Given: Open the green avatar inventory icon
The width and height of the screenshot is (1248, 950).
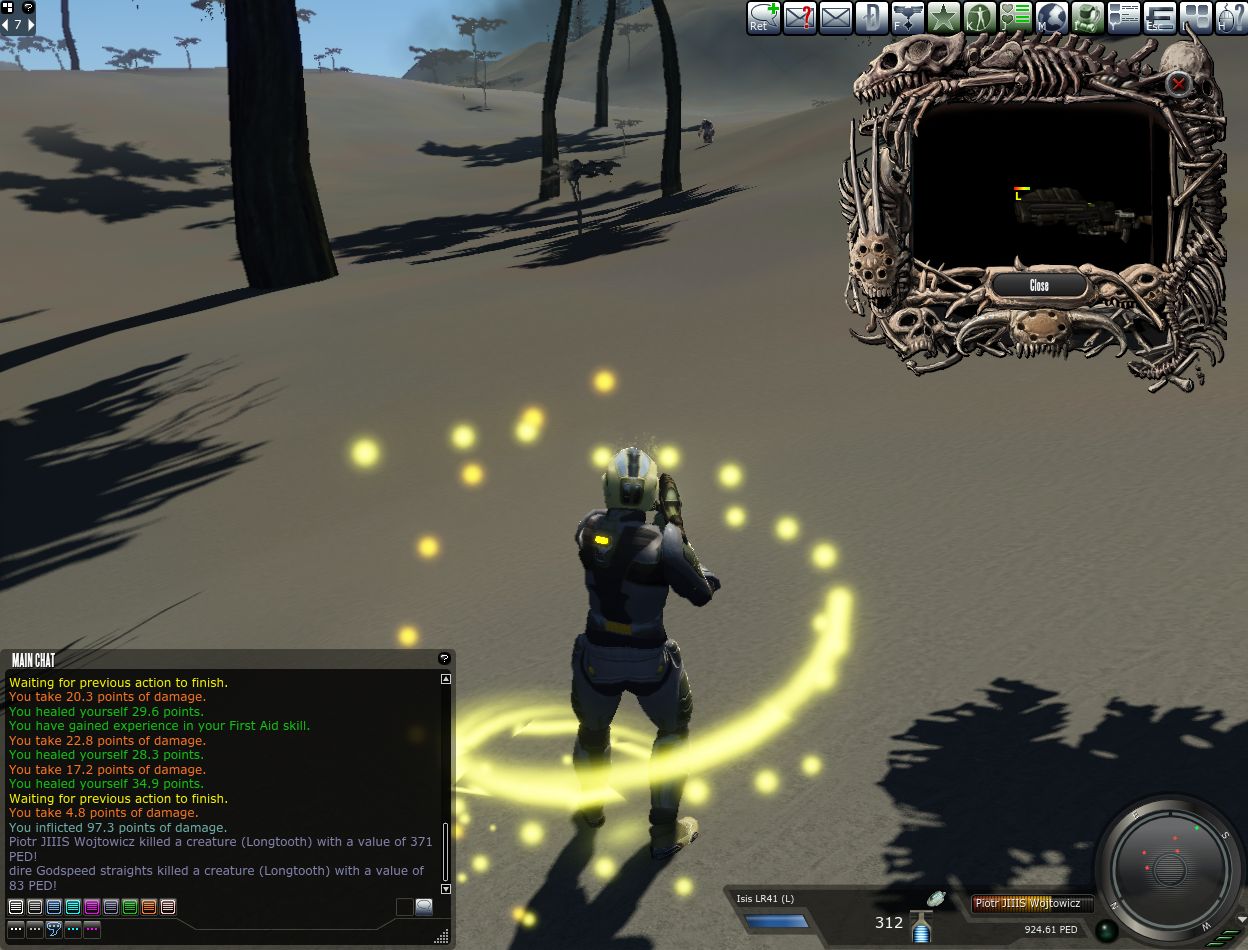Looking at the screenshot, I should point(1087,18).
